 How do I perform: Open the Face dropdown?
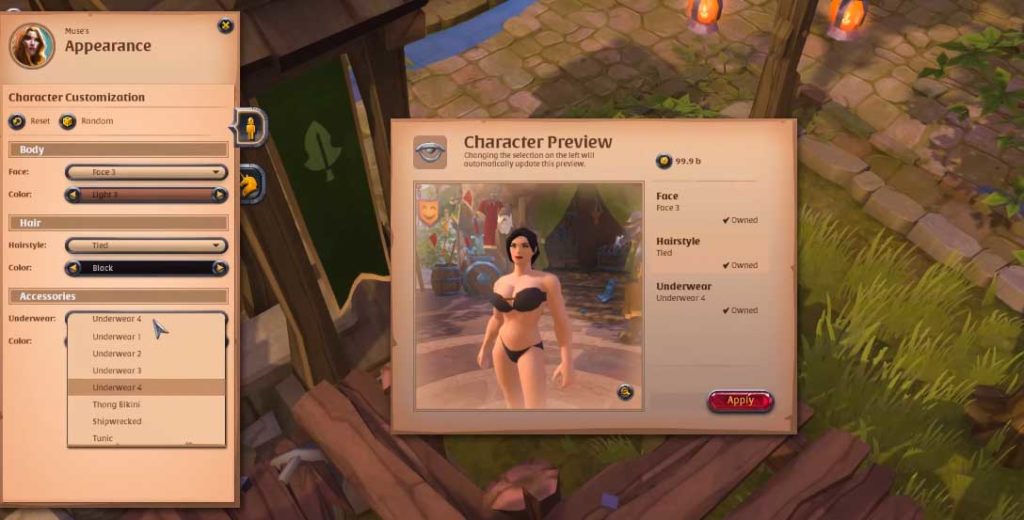(x=146, y=172)
